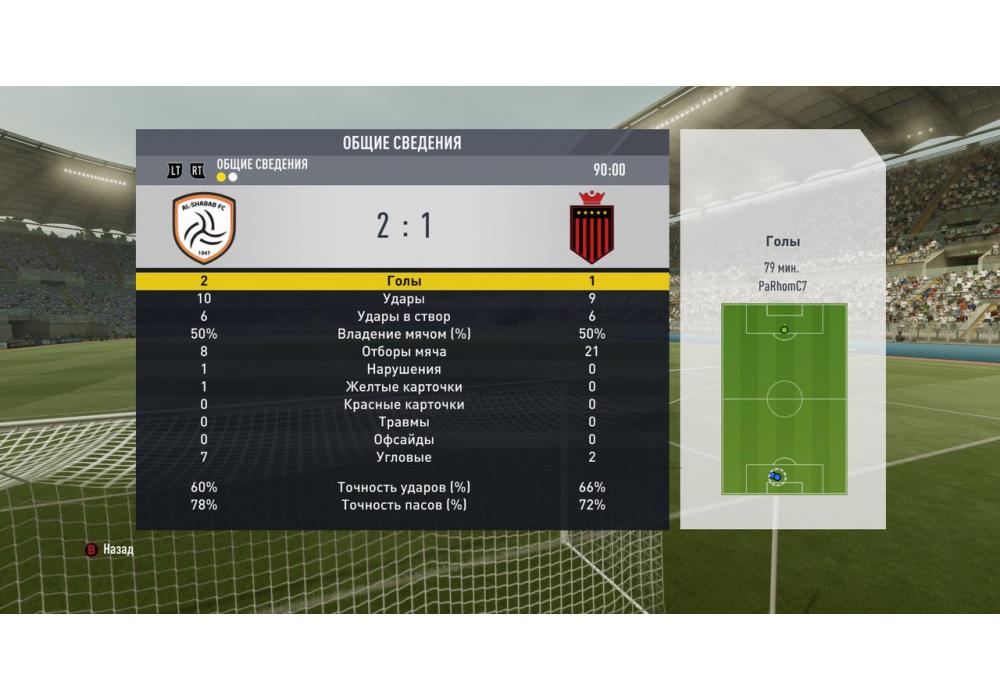Select the highlighted Голы stat row
The image size is (1000, 700).
403,281
